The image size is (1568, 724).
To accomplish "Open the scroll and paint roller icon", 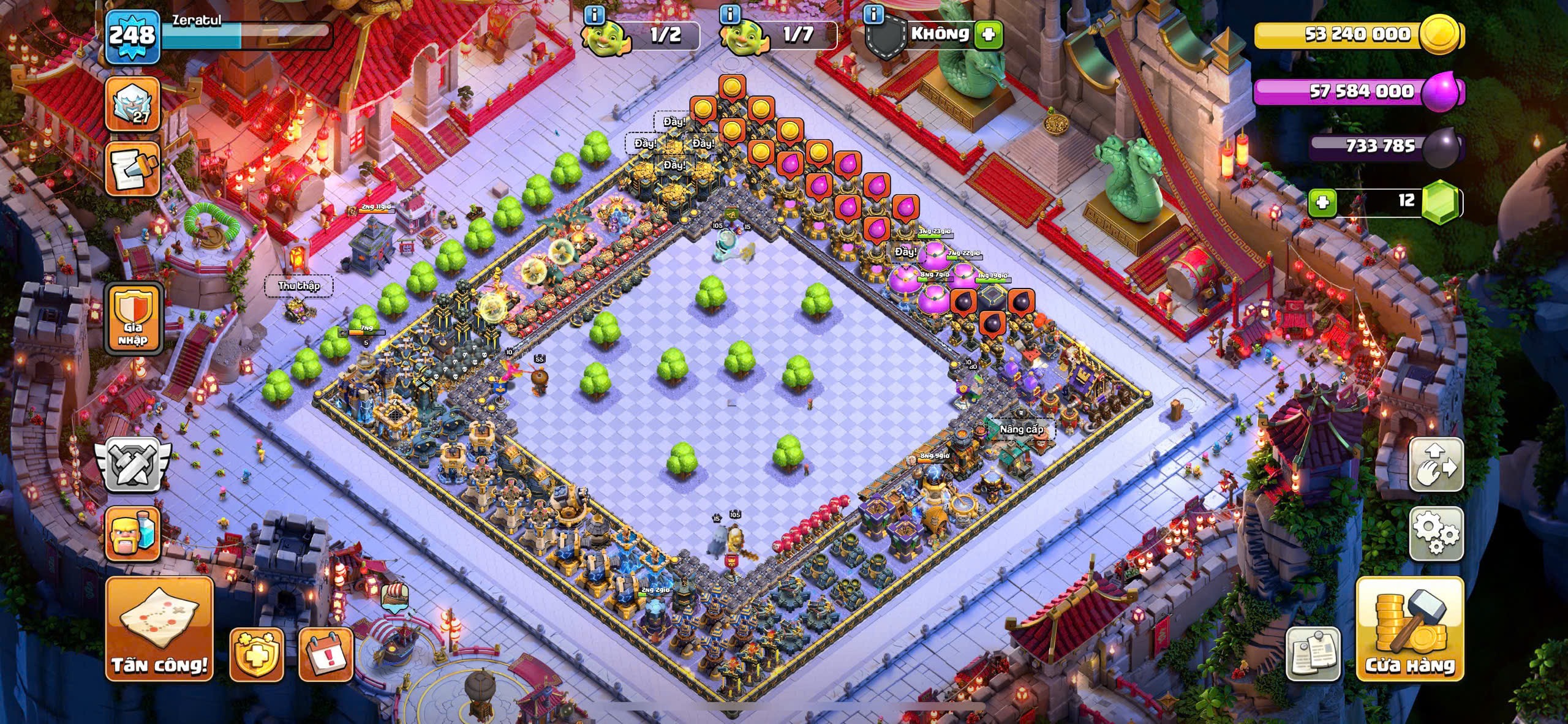I will 132,168.
